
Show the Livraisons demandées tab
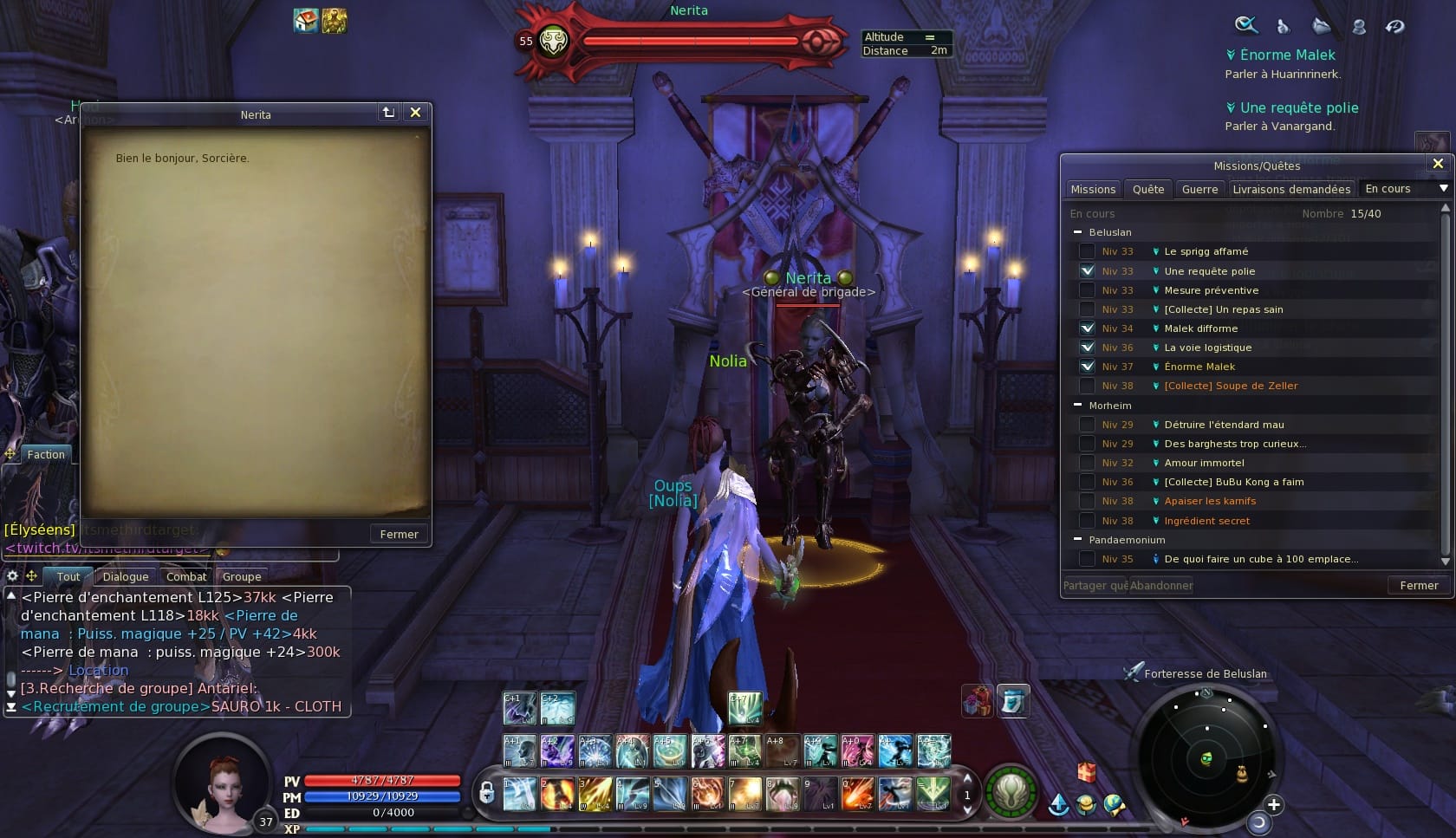pos(1290,189)
